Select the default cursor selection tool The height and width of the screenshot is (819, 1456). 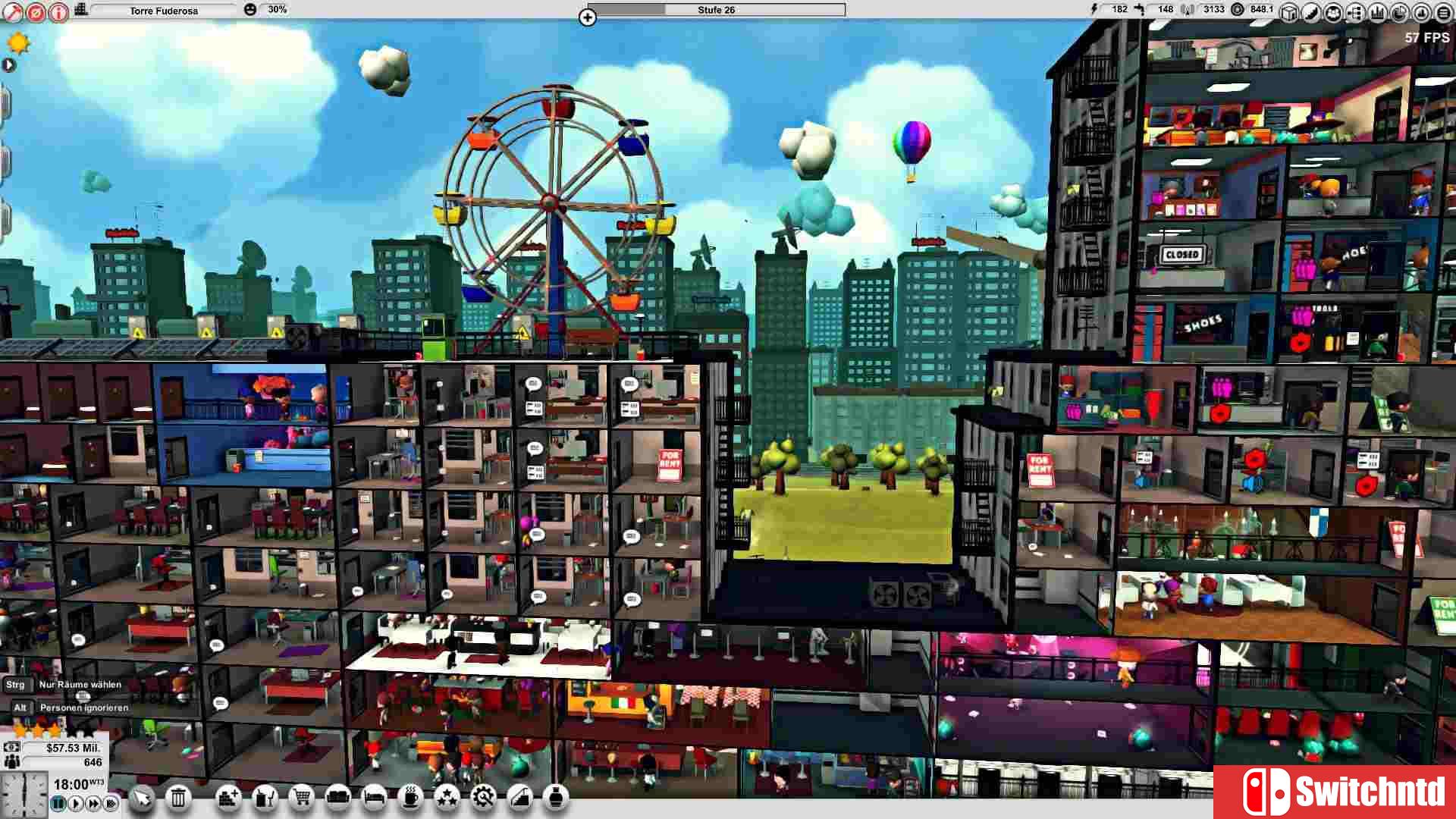click(141, 799)
